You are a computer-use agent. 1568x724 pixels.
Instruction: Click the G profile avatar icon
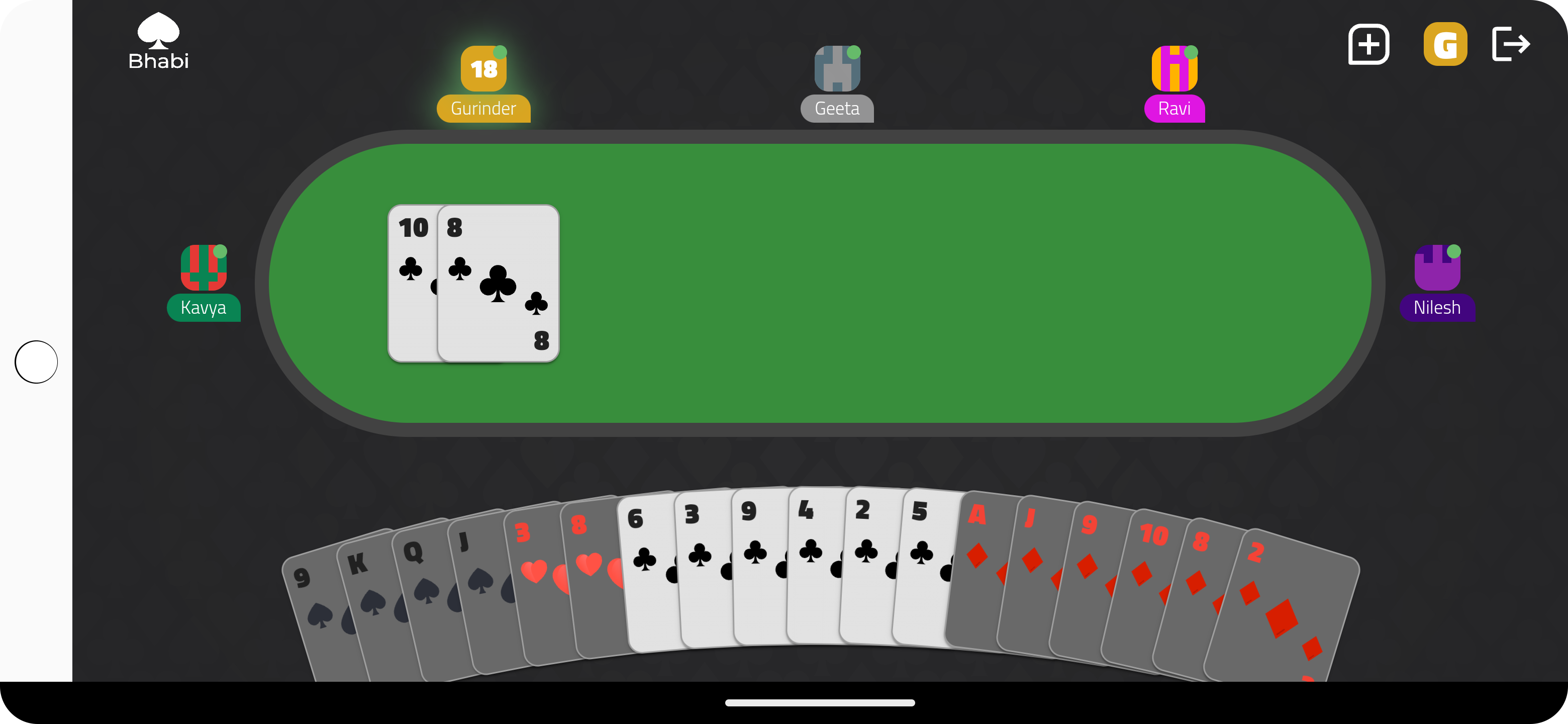[1446, 43]
